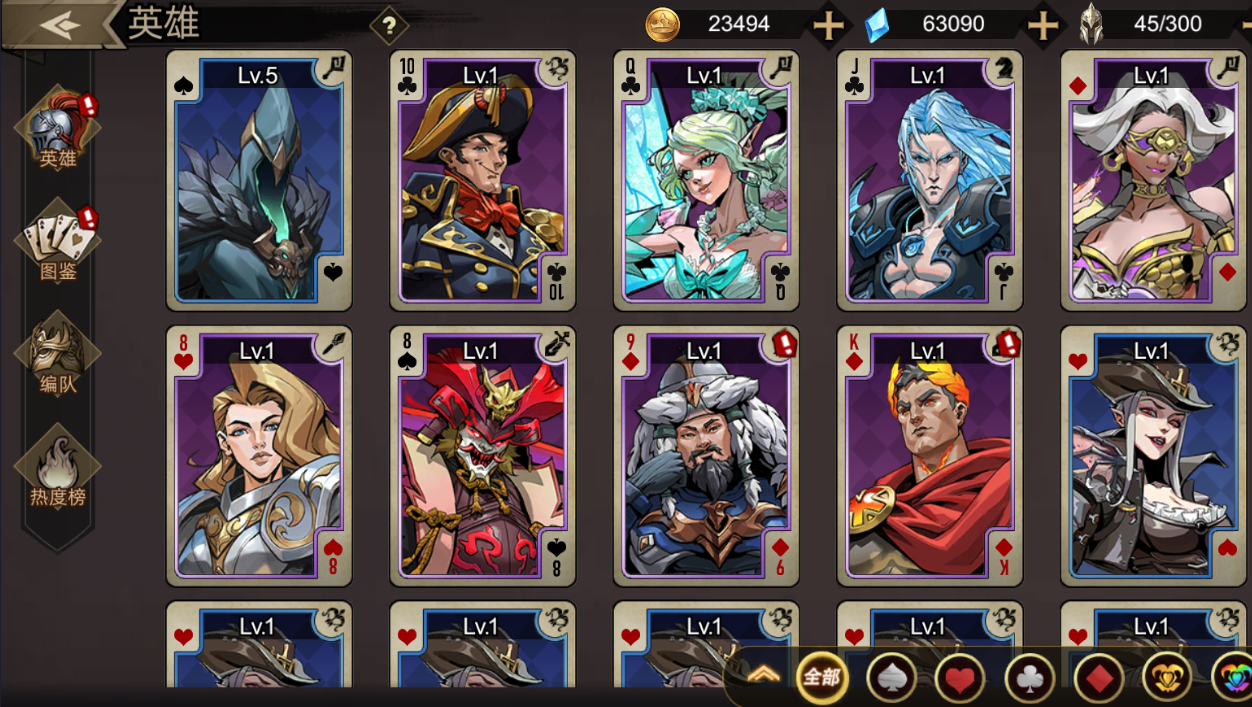The width and height of the screenshot is (1252, 707).
Task: Filter heroes by club suit
Action: coord(1029,678)
